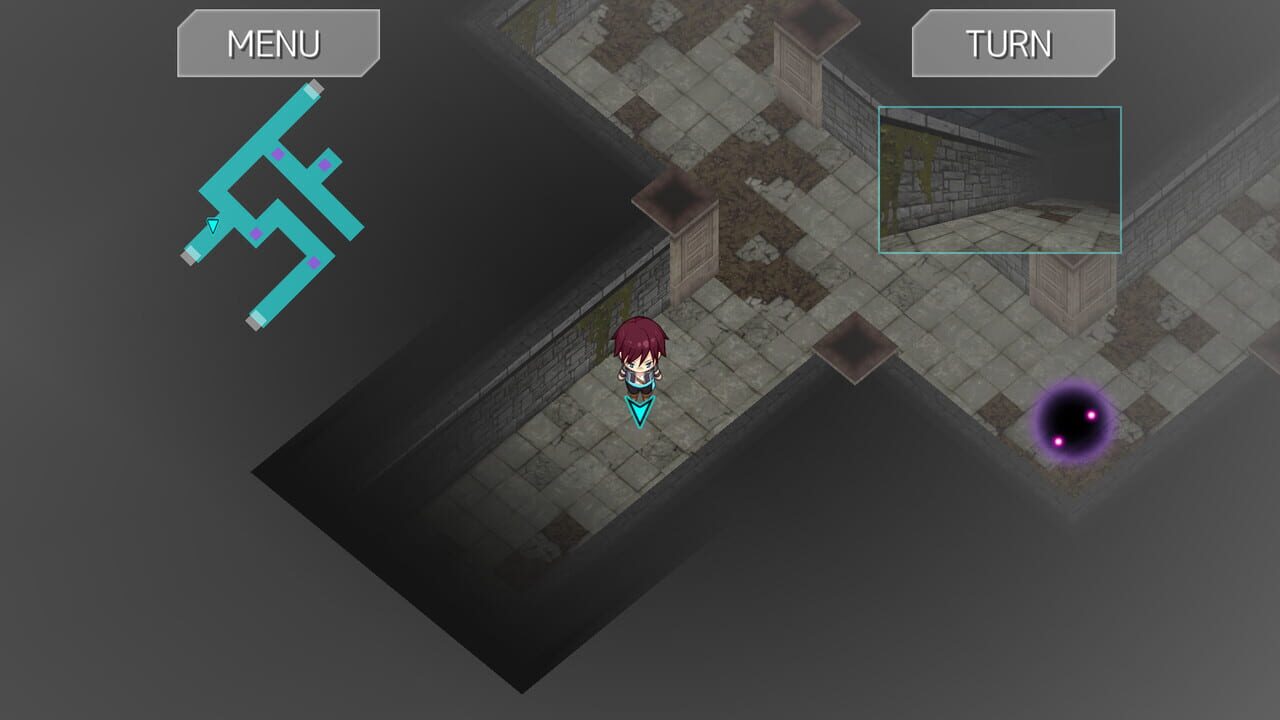Screen dimensions: 1280x720
Task: Click the purple event marker nearest the map center
Action: click(x=255, y=232)
